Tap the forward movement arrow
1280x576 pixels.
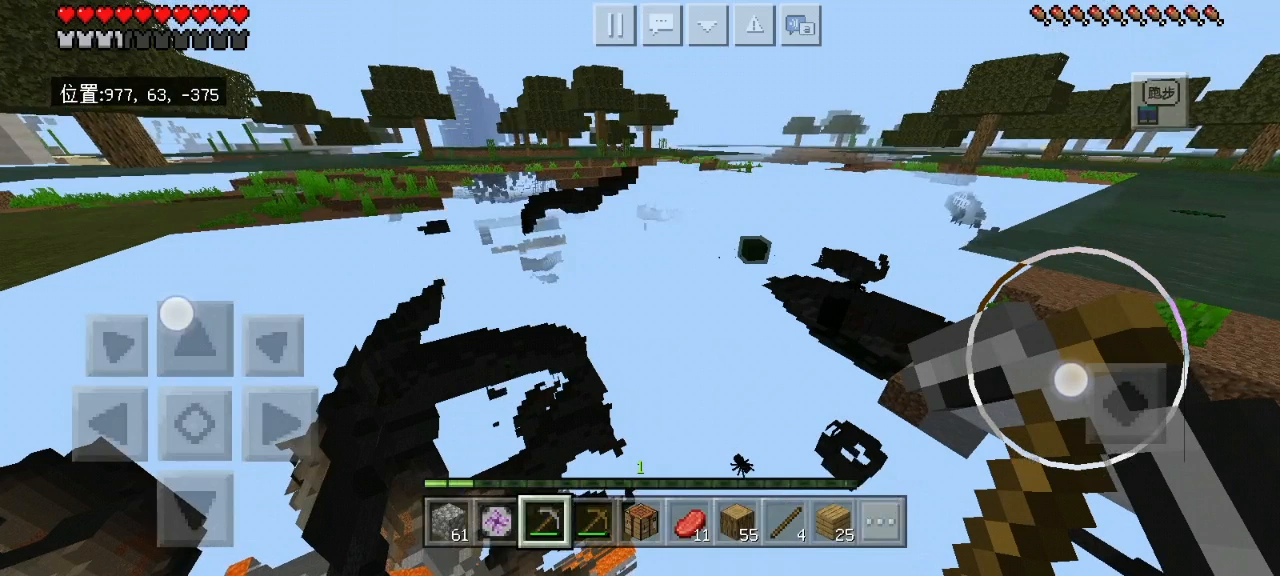[x=195, y=342]
